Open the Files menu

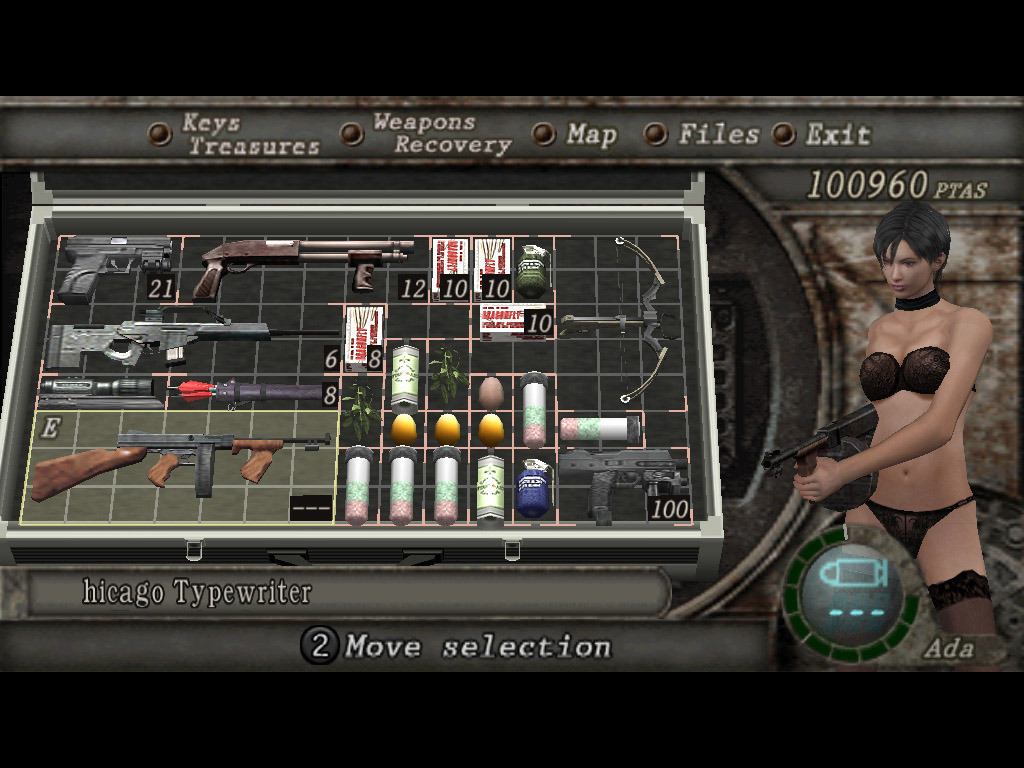click(x=717, y=134)
